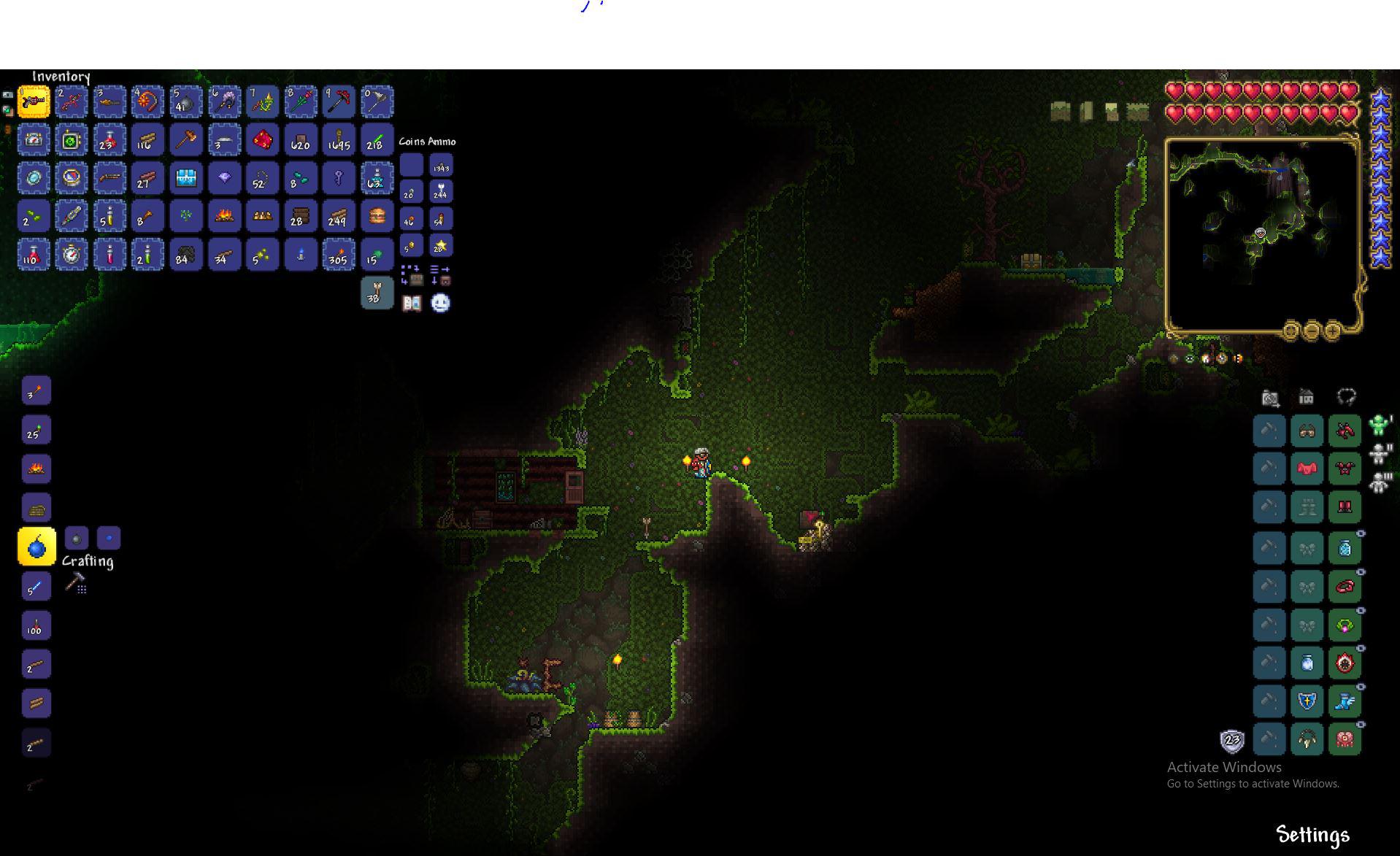Toggle visibility of the winged boots accessory

1360,686
